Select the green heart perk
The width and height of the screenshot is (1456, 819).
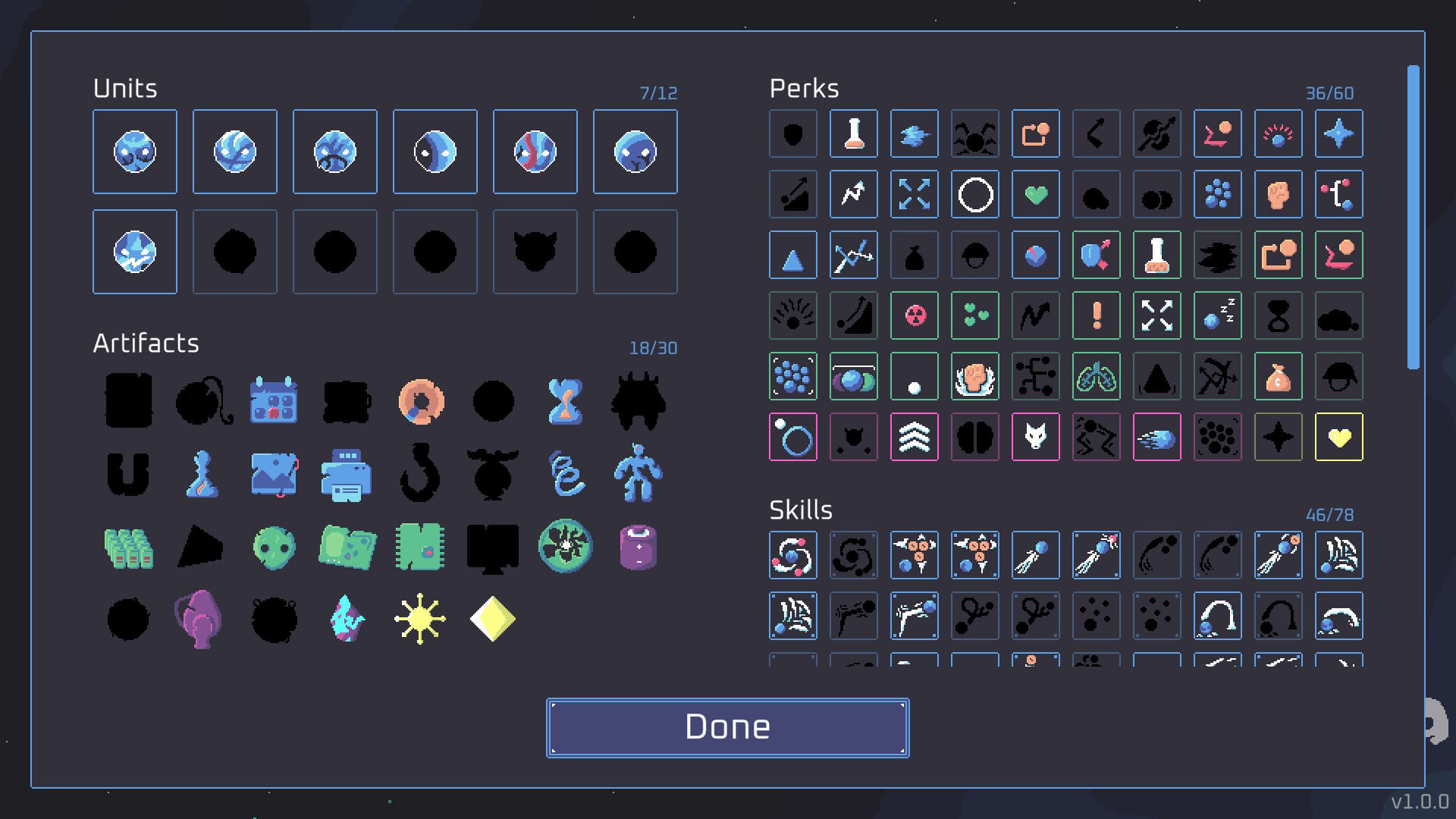1036,194
